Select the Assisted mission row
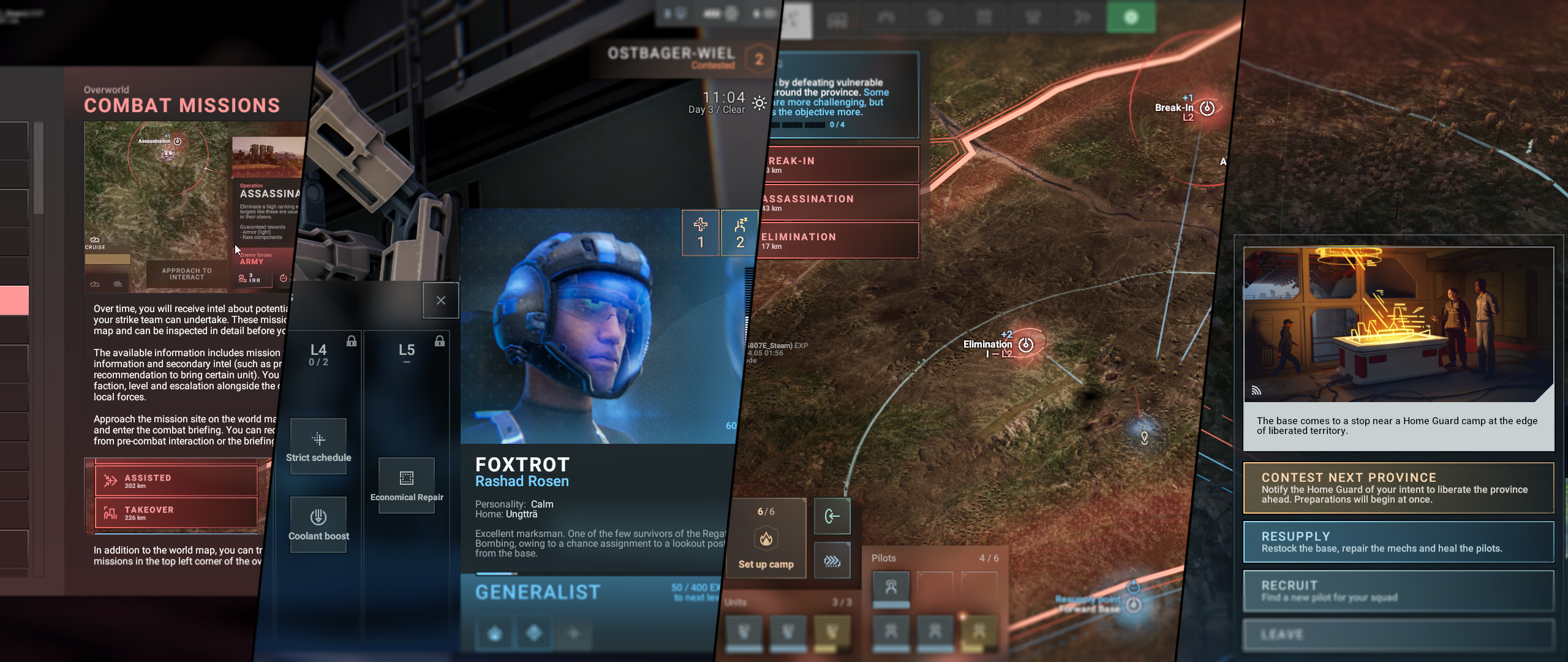The height and width of the screenshot is (662, 1568). 176,481
